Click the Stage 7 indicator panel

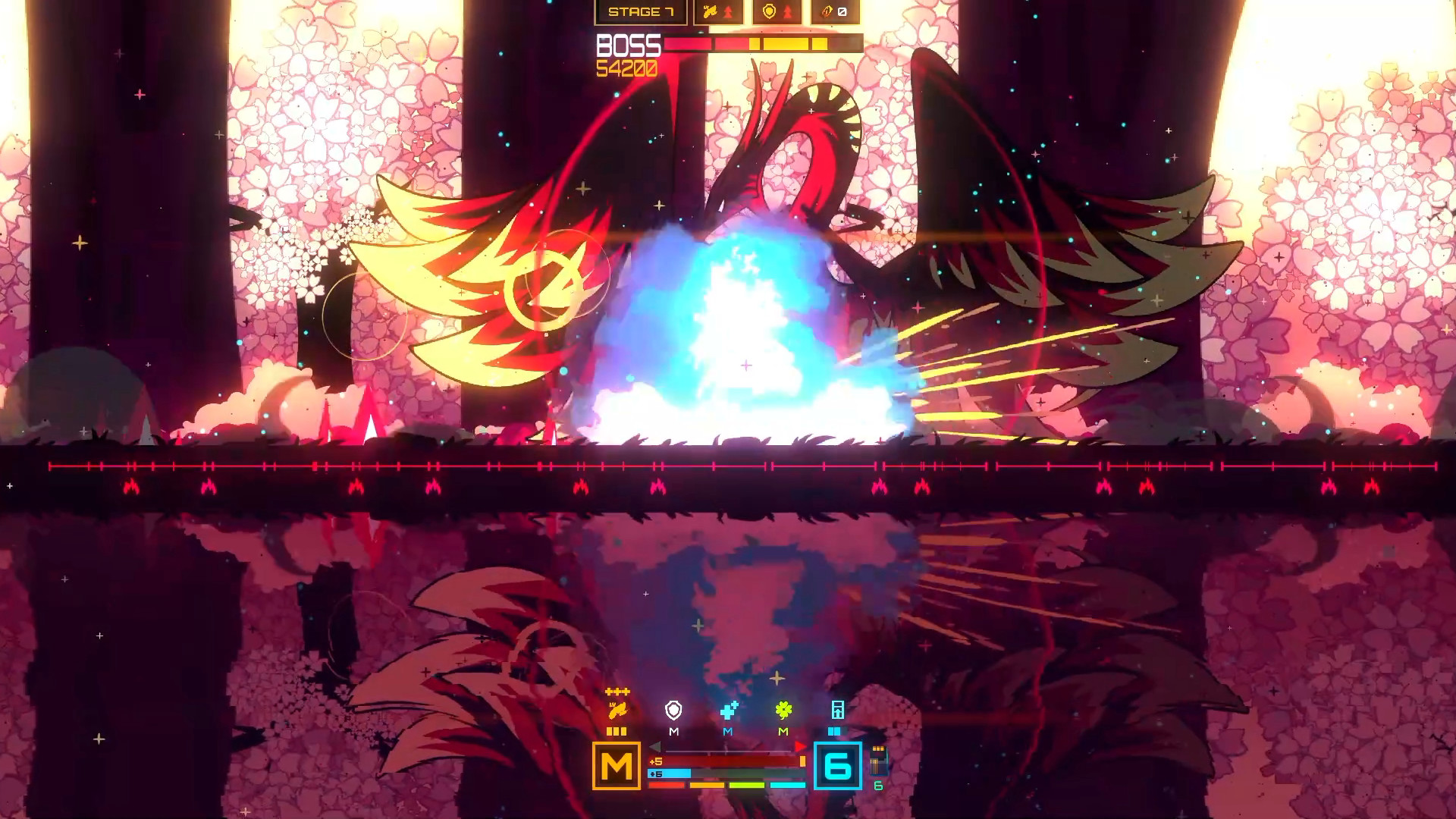(641, 12)
